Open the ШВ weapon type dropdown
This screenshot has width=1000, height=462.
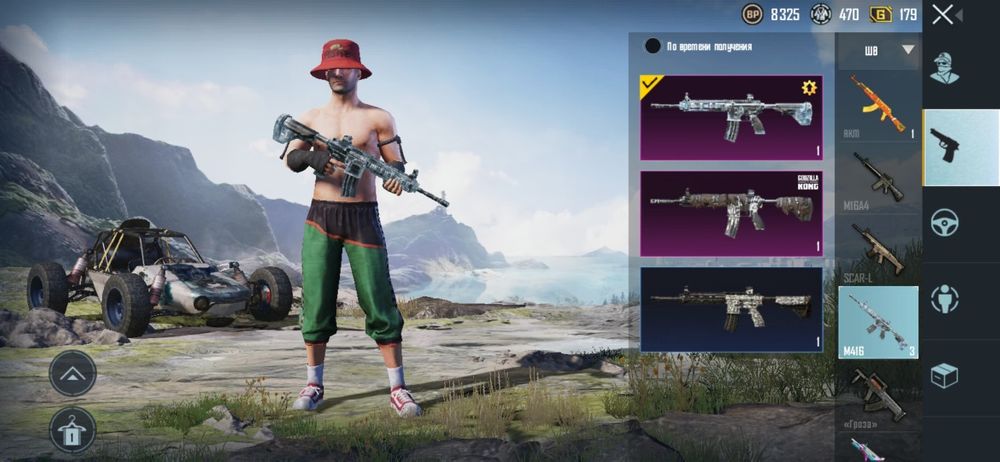pos(878,50)
